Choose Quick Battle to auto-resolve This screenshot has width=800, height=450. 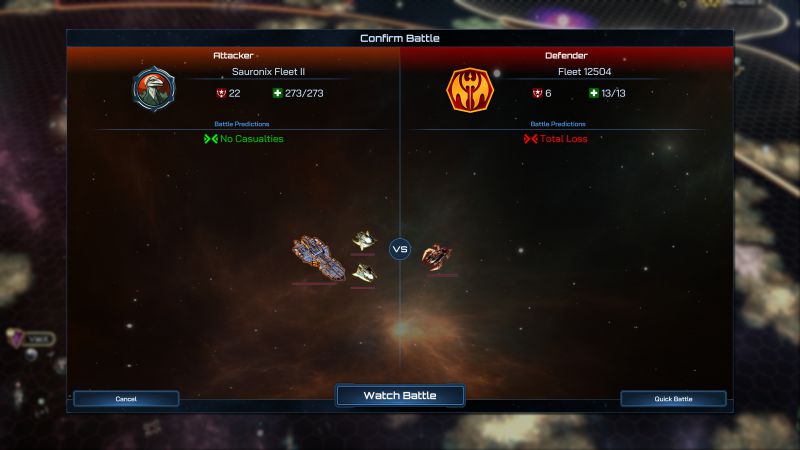click(x=673, y=399)
